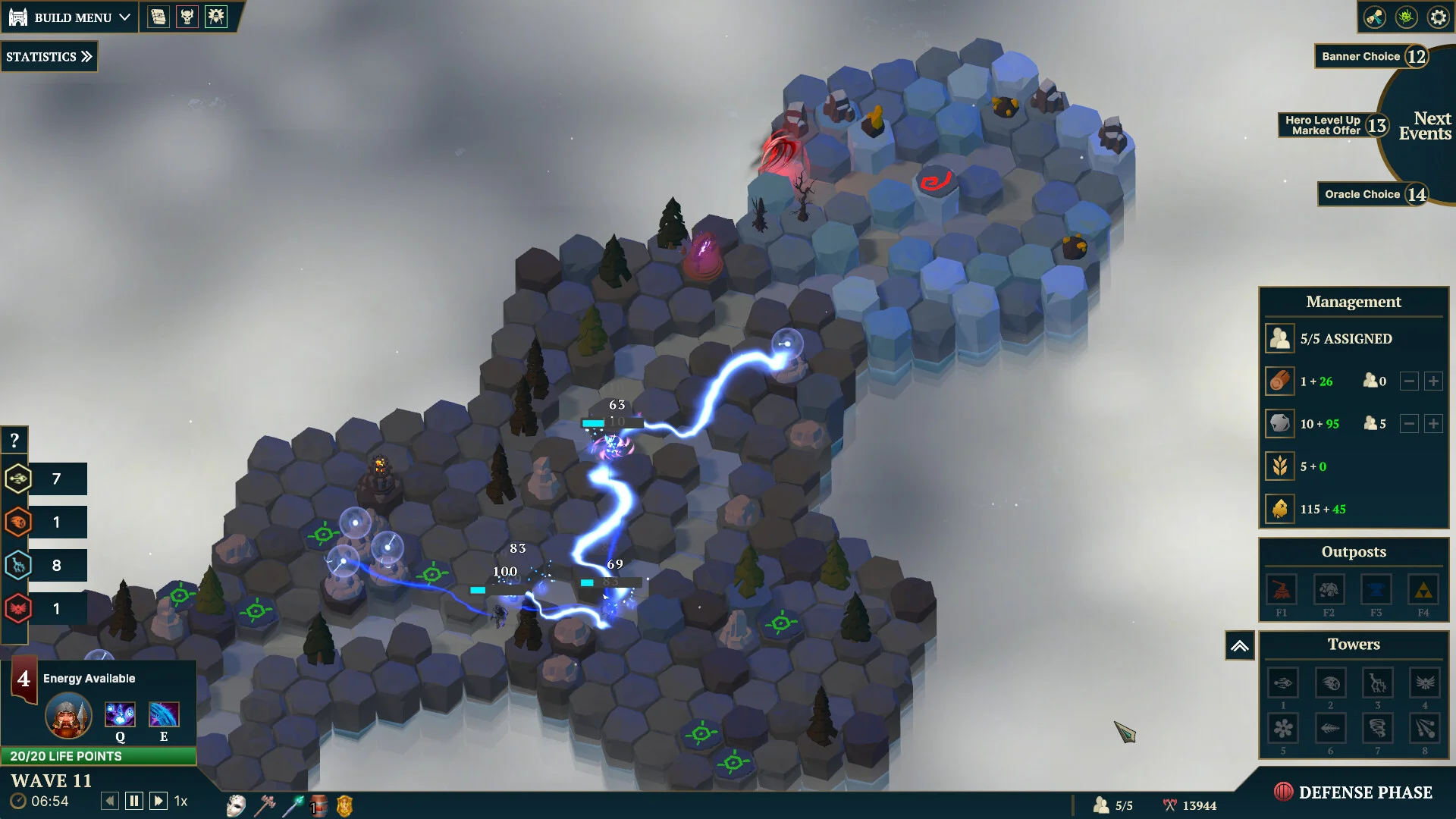Image resolution: width=1456 pixels, height=819 pixels.
Task: Open the help question mark button
Action: 14,440
